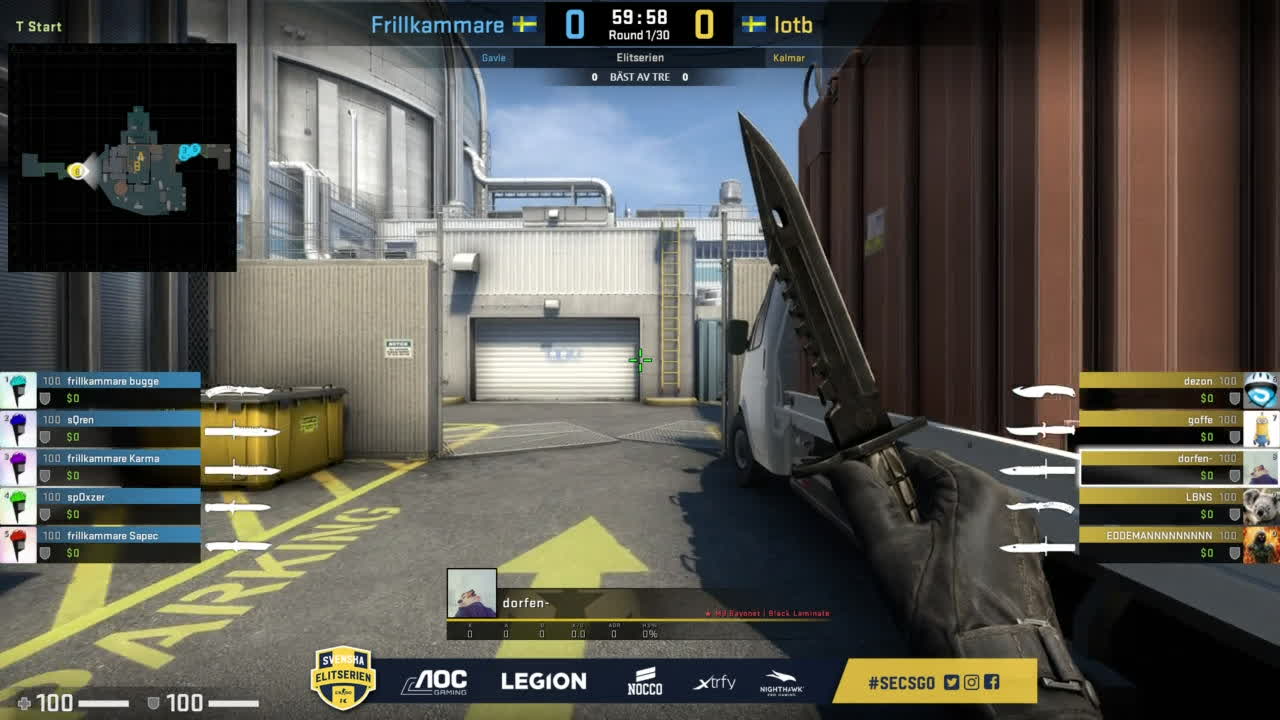The height and width of the screenshot is (720, 1280).
Task: Click the lotb team name in scoreboard
Action: tap(793, 24)
